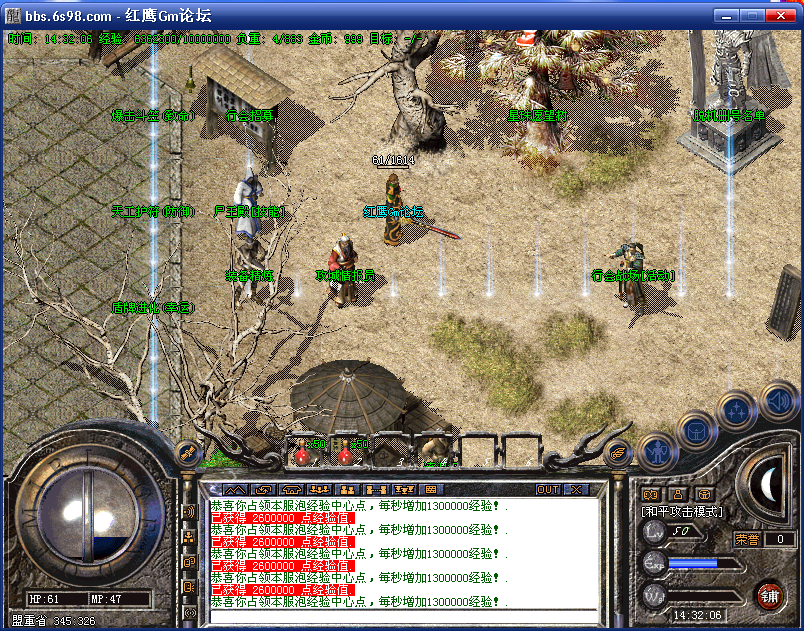This screenshot has width=804, height=631.
Task: Click the red 铺 shop button
Action: click(769, 596)
